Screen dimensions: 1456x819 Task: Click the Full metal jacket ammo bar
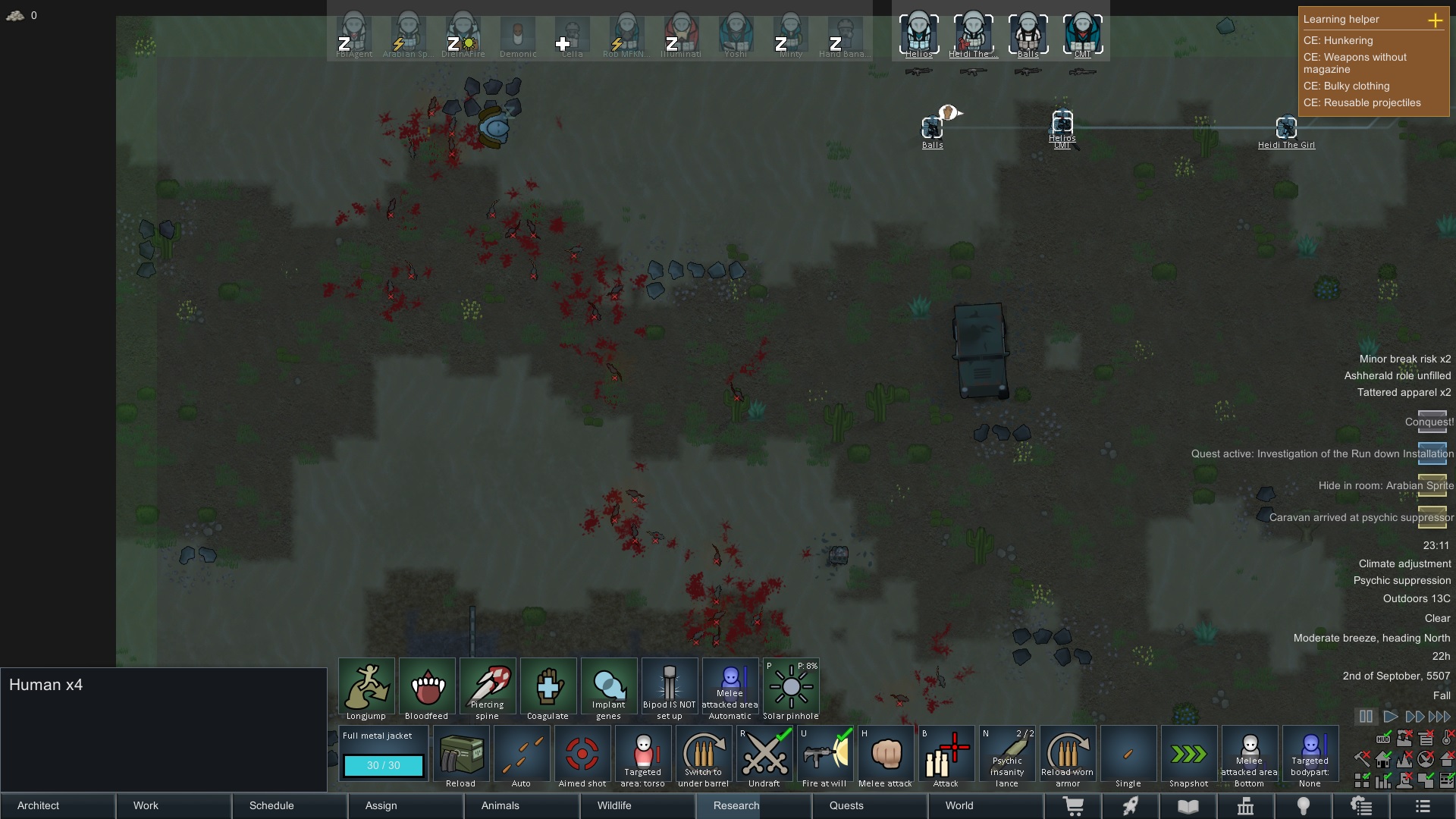[383, 766]
